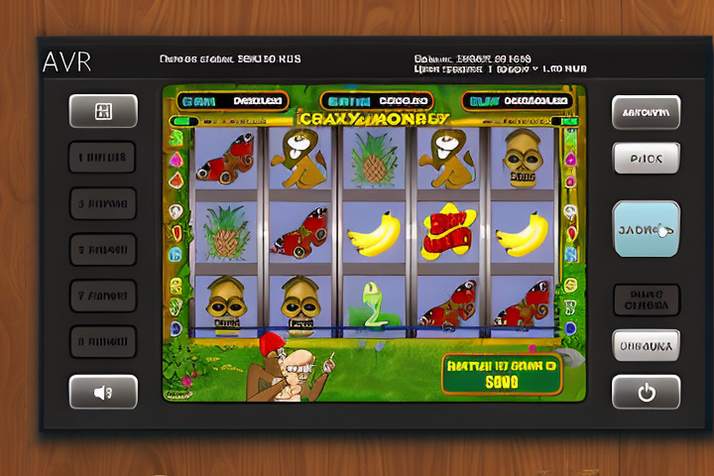The height and width of the screenshot is (476, 714).
Task: Pick the 7 lines button
Action: [x=103, y=295]
